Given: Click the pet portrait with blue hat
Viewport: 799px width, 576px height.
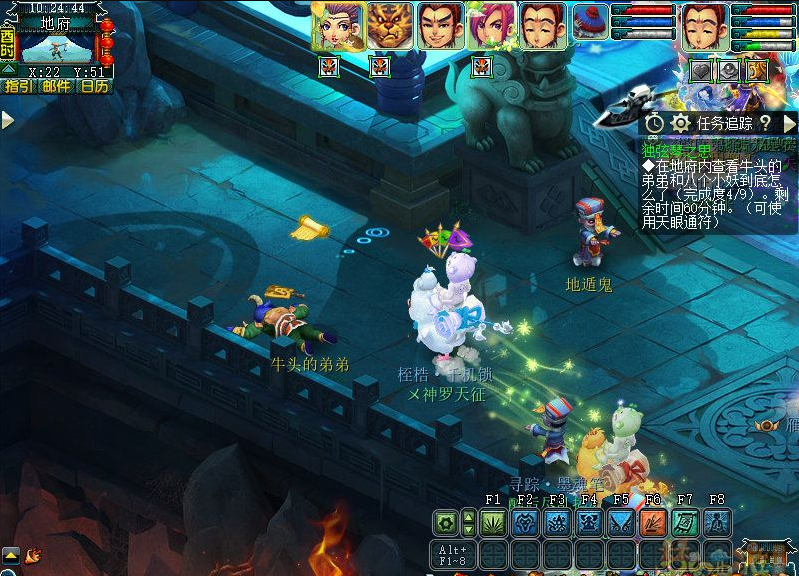Looking at the screenshot, I should pyautogui.click(x=590, y=22).
